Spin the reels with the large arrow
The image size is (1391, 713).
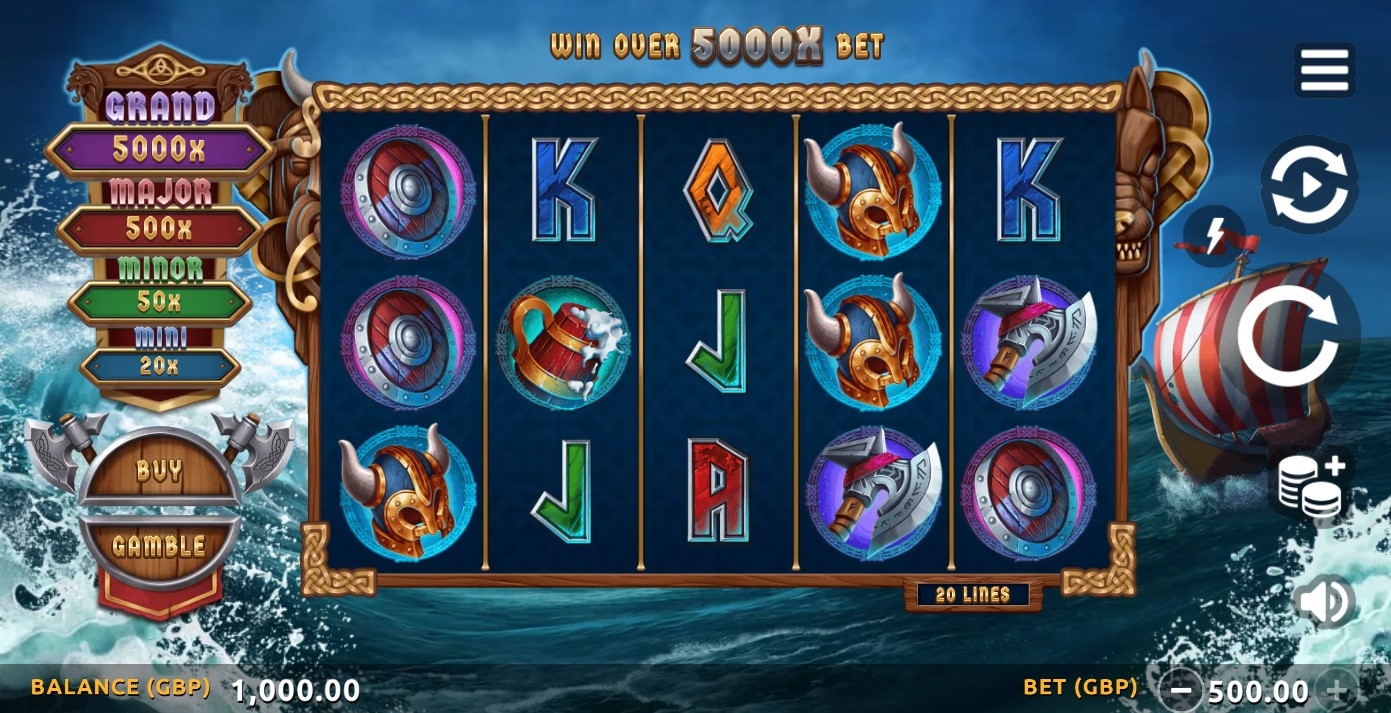coord(1288,336)
